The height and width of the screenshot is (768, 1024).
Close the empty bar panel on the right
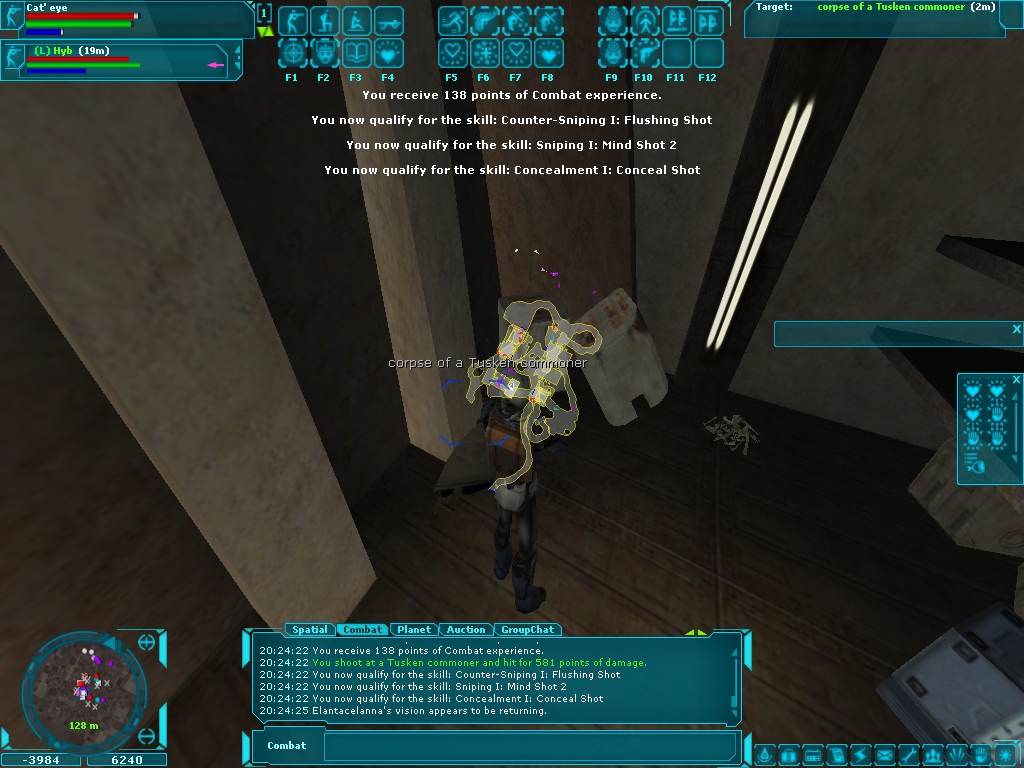(x=1016, y=329)
